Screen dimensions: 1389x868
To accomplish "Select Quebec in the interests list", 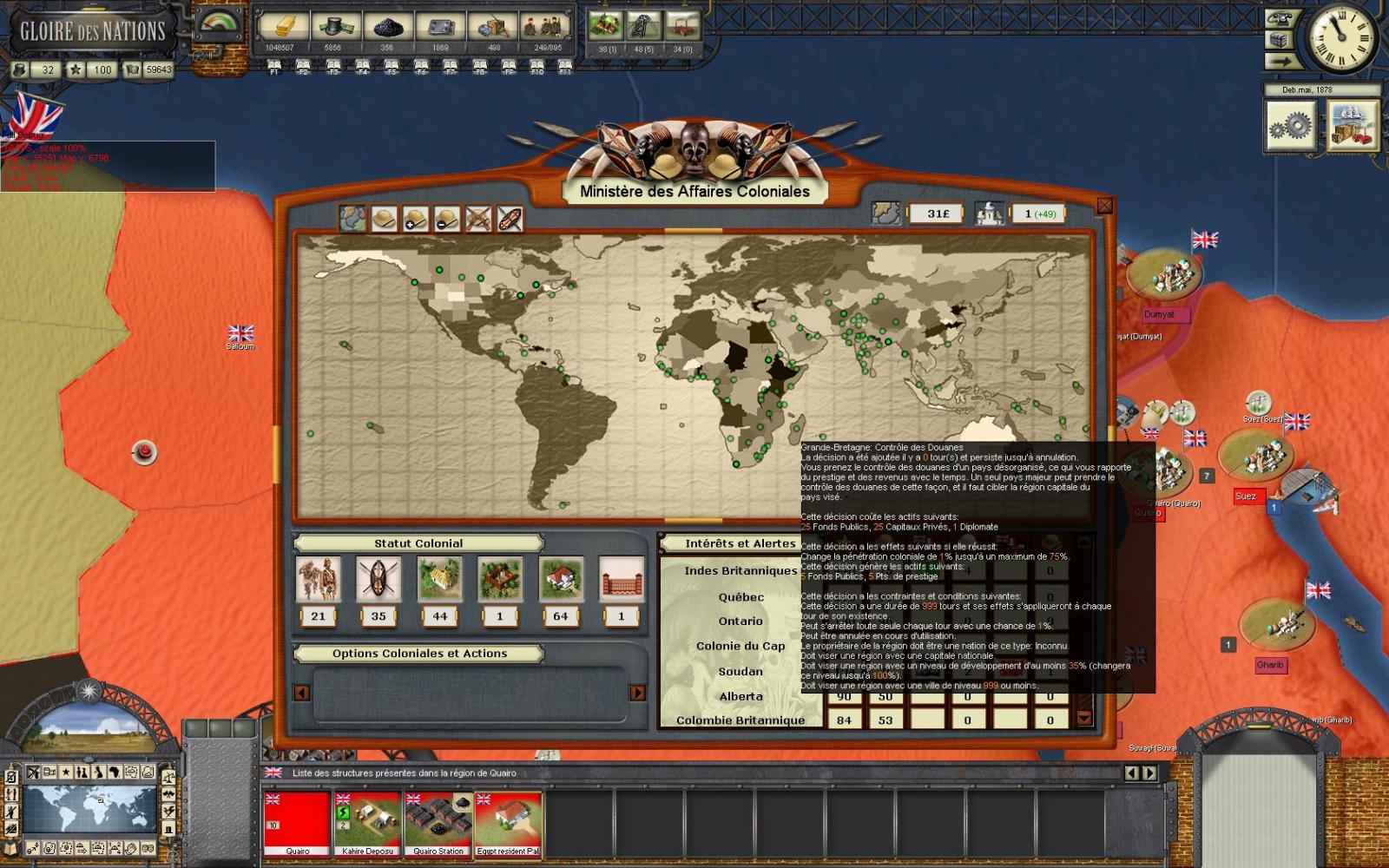I will (743, 596).
